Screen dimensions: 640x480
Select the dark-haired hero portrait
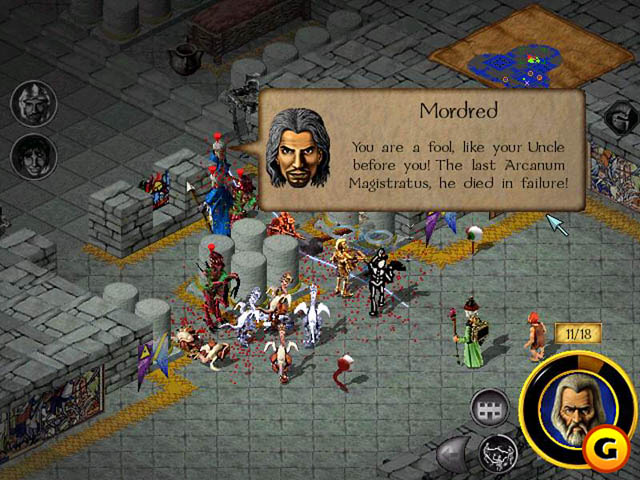click(x=33, y=156)
